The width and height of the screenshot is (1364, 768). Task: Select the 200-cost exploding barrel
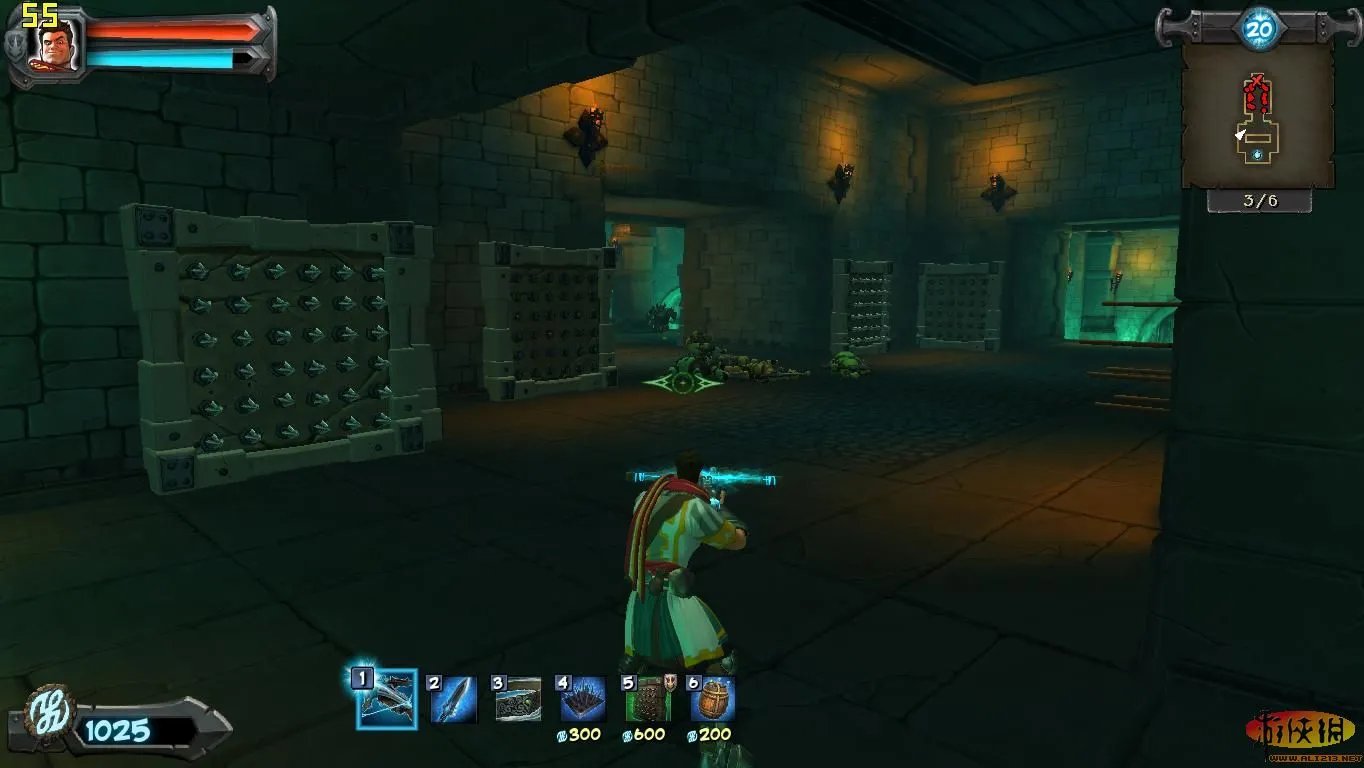pos(713,699)
